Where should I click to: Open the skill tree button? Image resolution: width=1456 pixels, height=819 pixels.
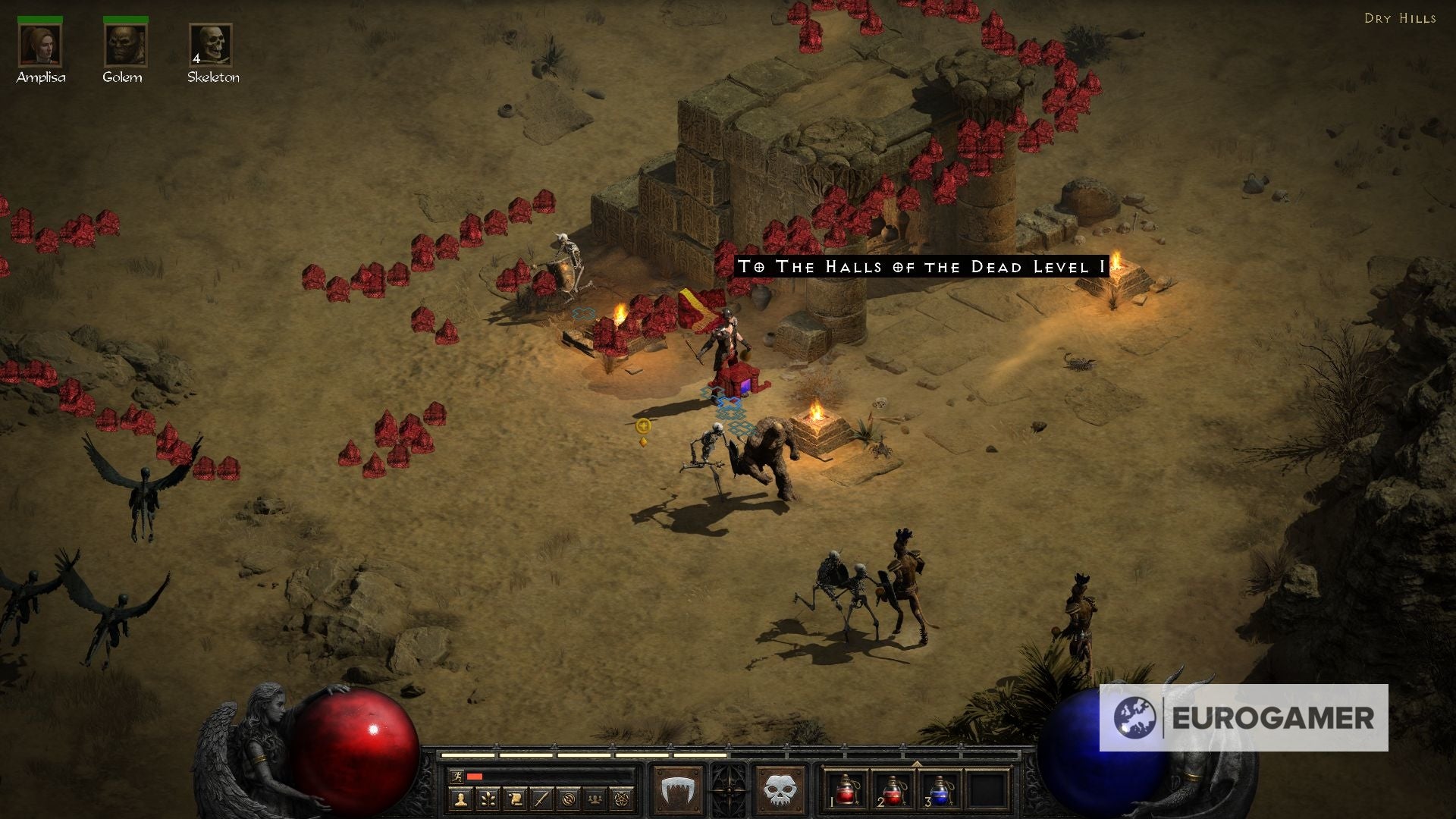tap(488, 798)
